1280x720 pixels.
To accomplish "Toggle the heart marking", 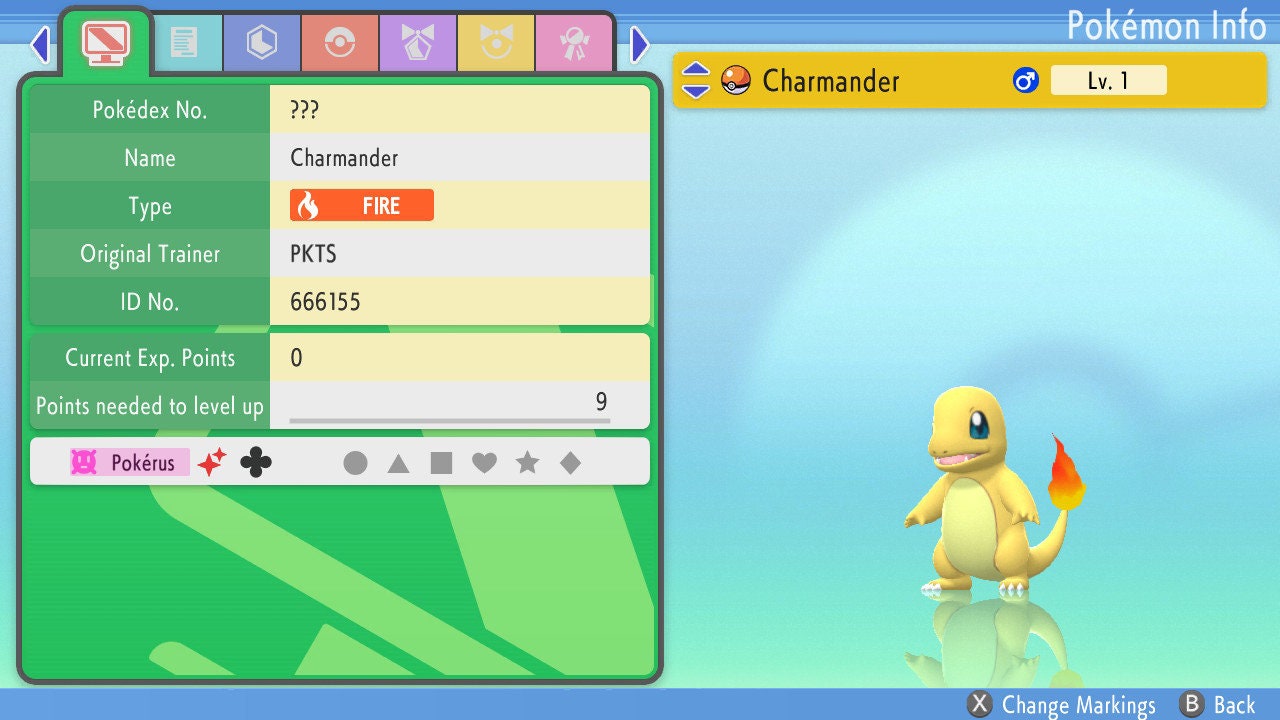I will tap(484, 463).
